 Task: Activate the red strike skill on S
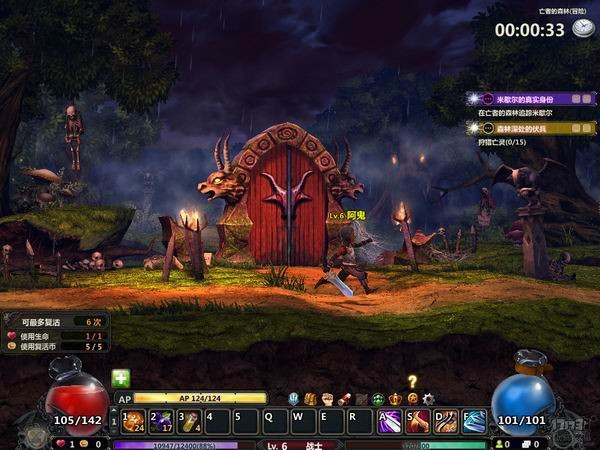[418, 421]
